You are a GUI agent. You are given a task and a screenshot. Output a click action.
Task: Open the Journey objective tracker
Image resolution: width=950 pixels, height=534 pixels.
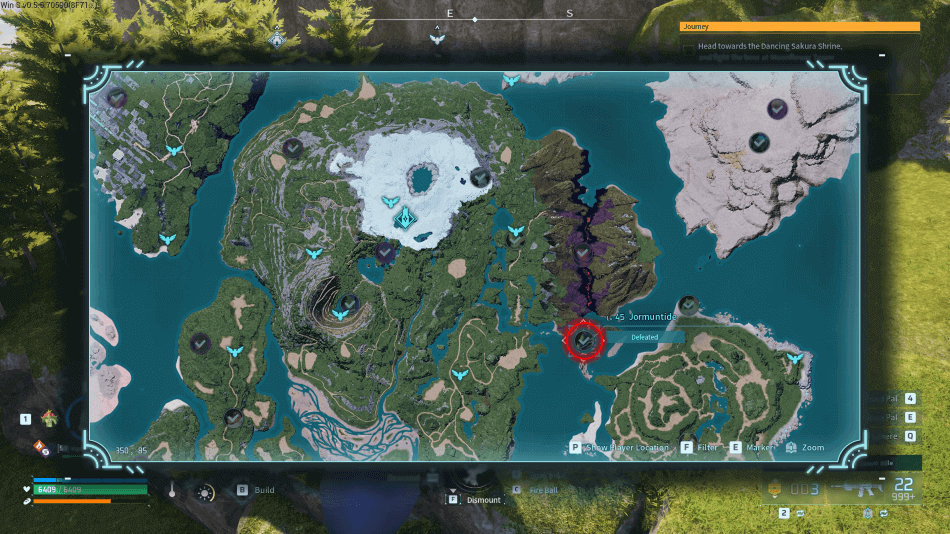(799, 27)
